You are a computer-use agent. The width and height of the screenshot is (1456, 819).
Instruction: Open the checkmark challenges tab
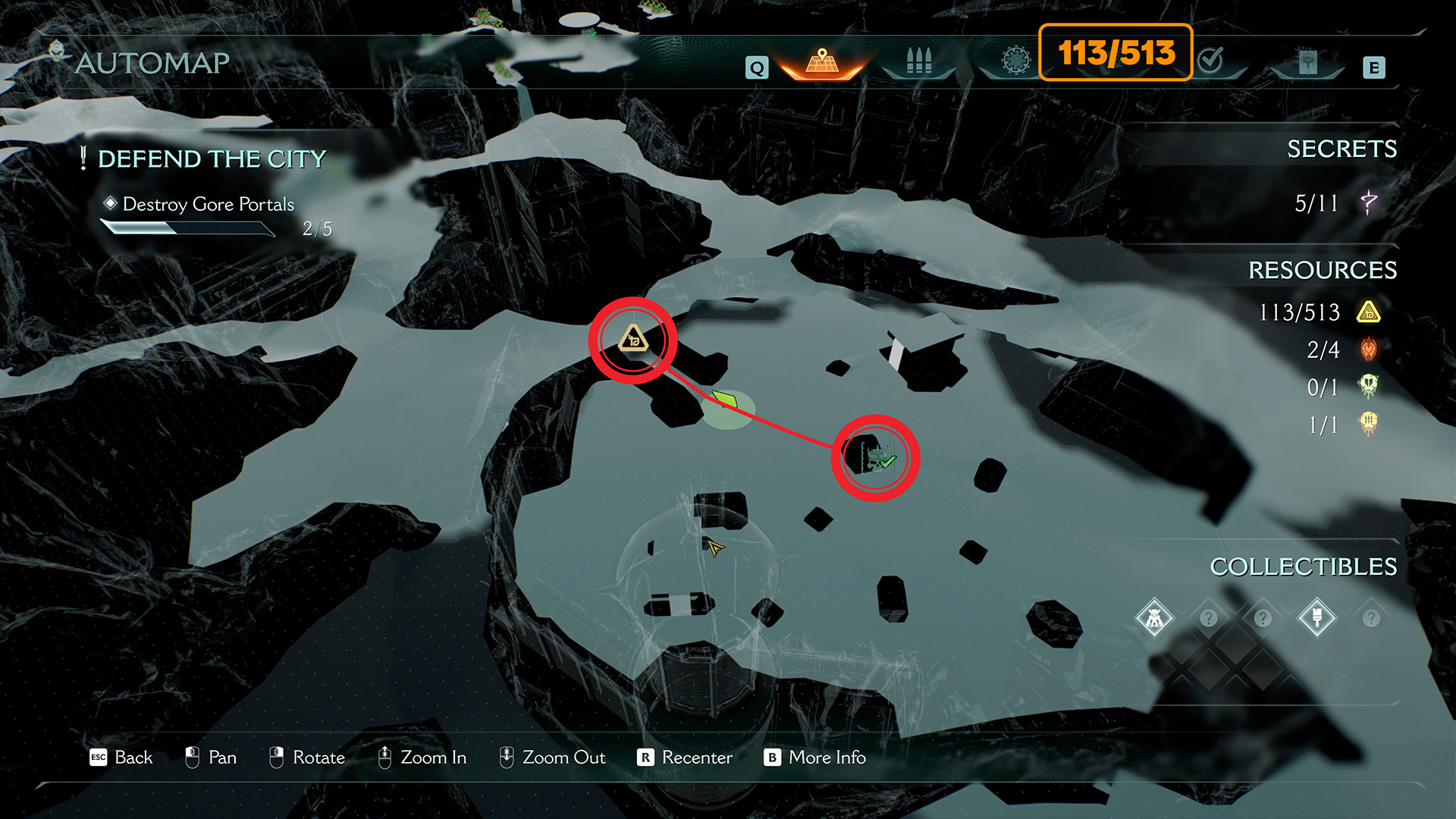click(x=1211, y=60)
